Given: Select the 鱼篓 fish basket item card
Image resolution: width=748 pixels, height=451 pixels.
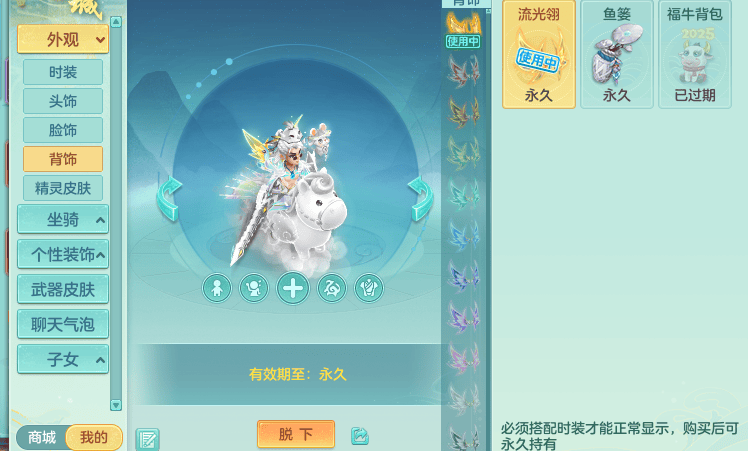Looking at the screenshot, I should 616,55.
